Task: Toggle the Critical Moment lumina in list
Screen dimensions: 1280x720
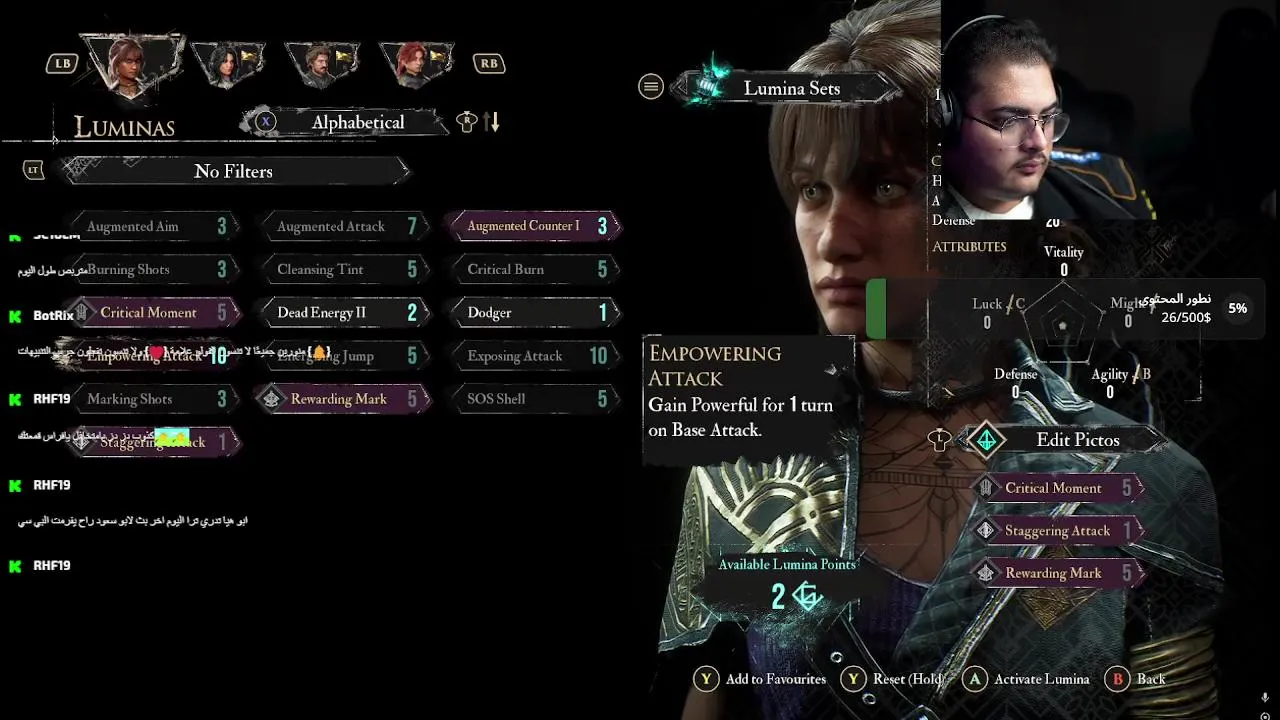Action: pyautogui.click(x=150, y=313)
